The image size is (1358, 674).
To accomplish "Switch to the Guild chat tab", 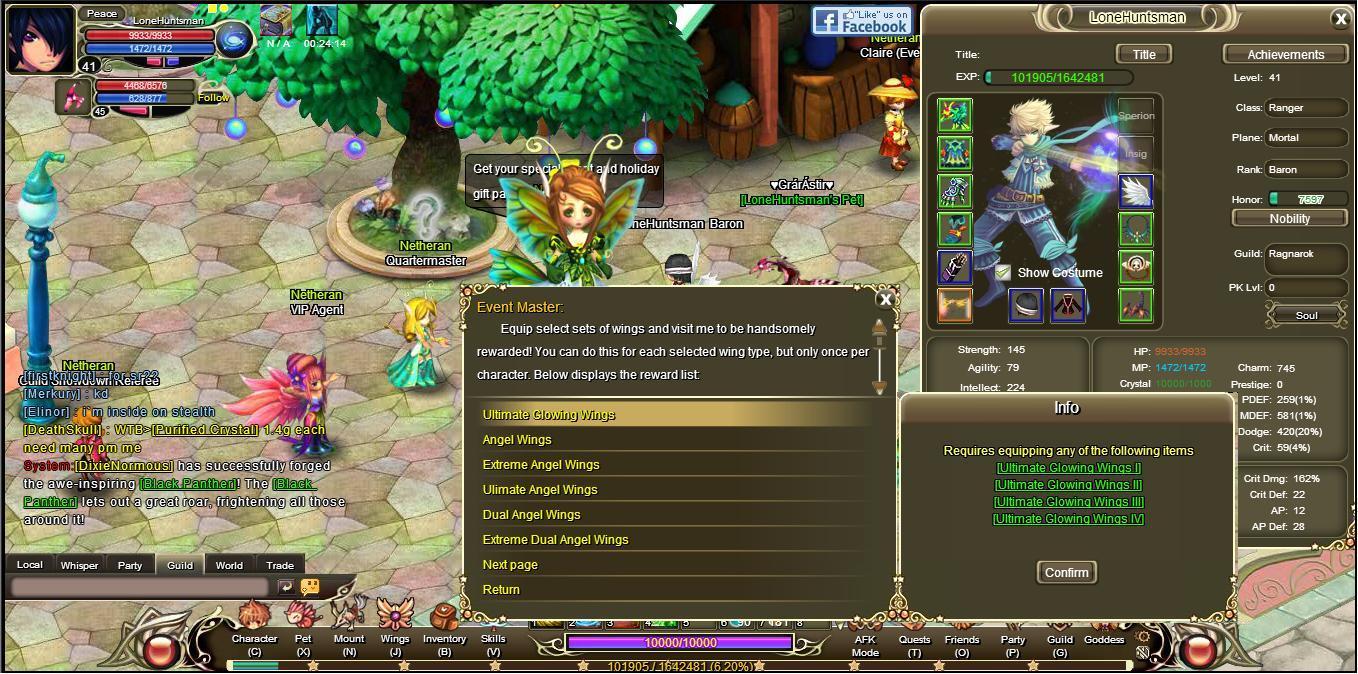I will click(180, 565).
